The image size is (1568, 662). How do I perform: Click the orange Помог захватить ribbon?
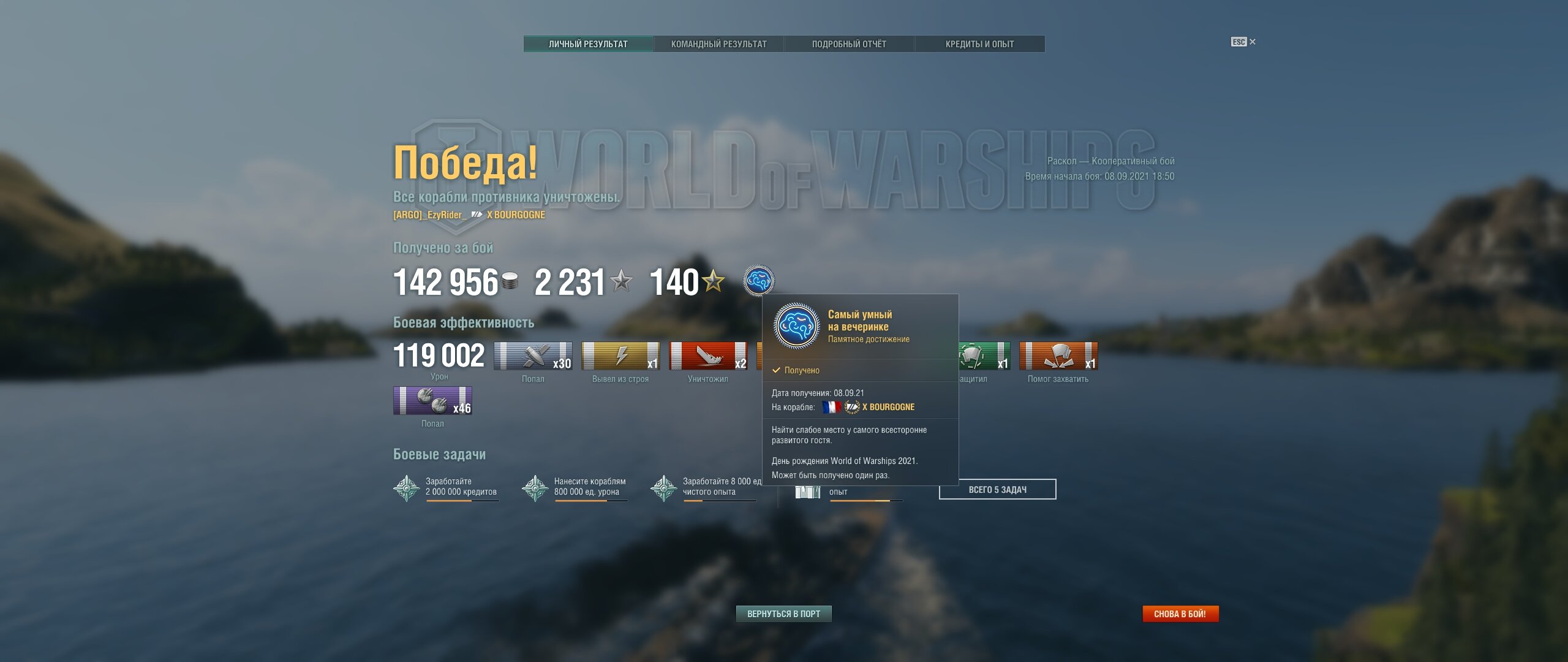[x=1058, y=356]
